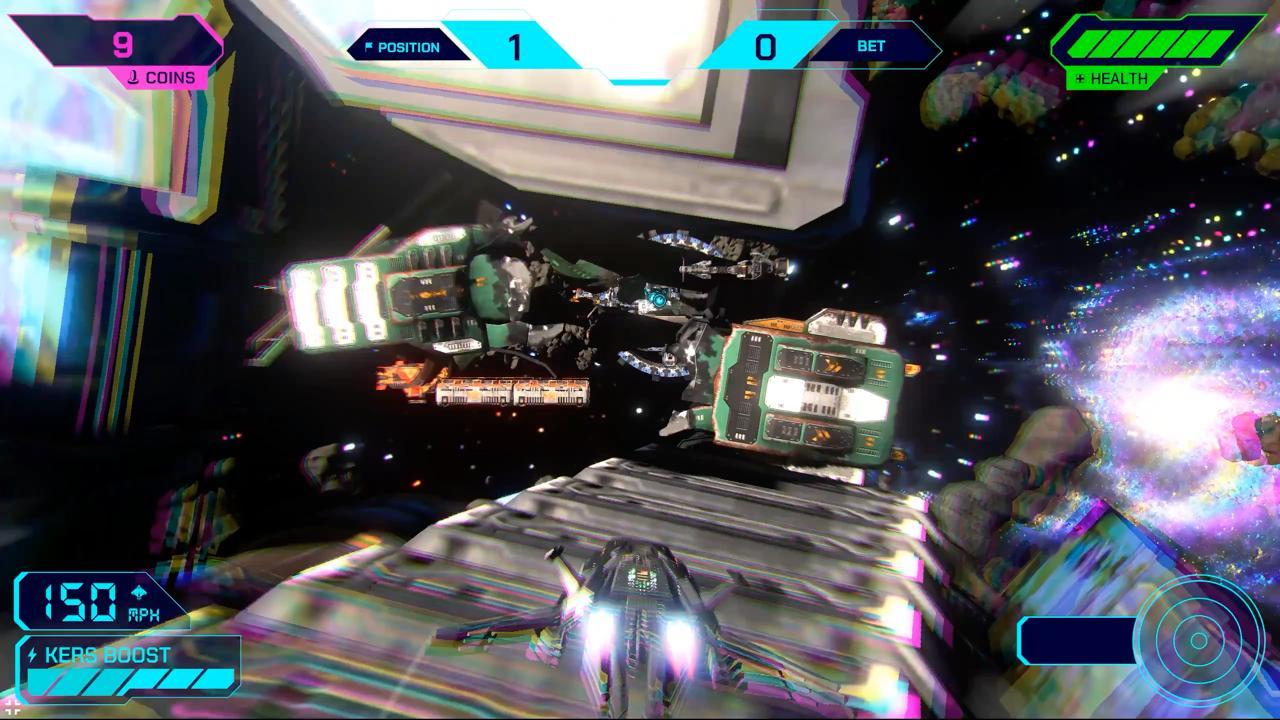Viewport: 1280px width, 720px height.
Task: Click the coin icon next to COINS label
Action: (x=135, y=77)
